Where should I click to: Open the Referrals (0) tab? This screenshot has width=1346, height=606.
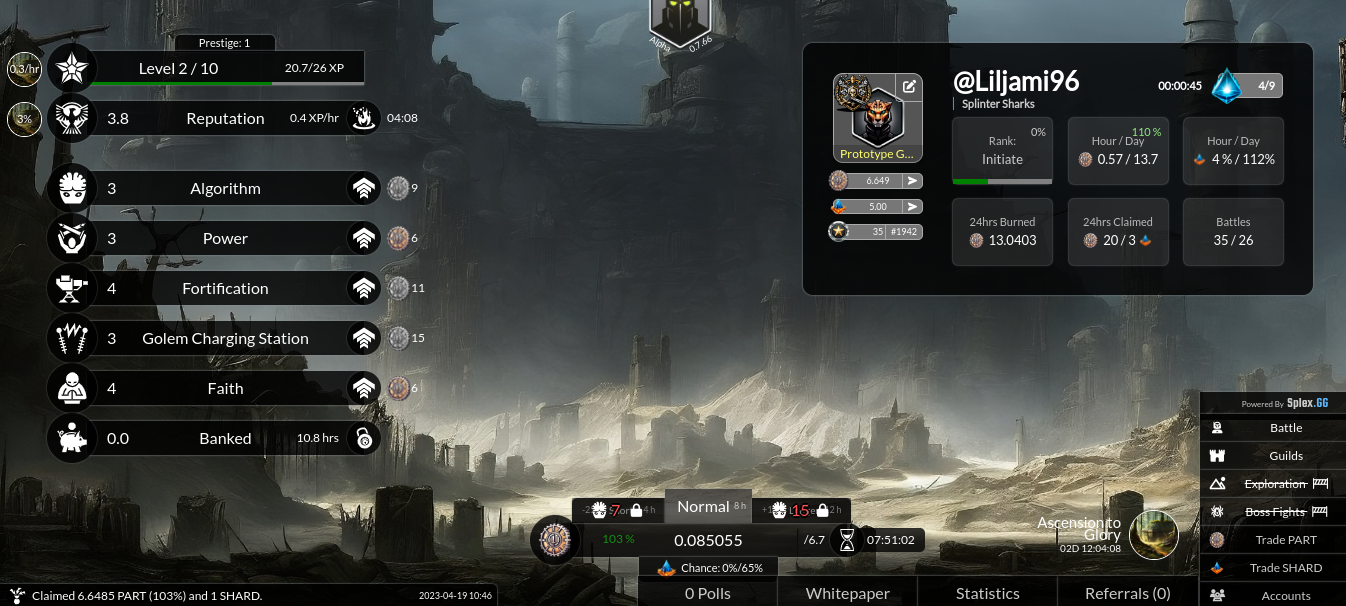[x=1127, y=593]
